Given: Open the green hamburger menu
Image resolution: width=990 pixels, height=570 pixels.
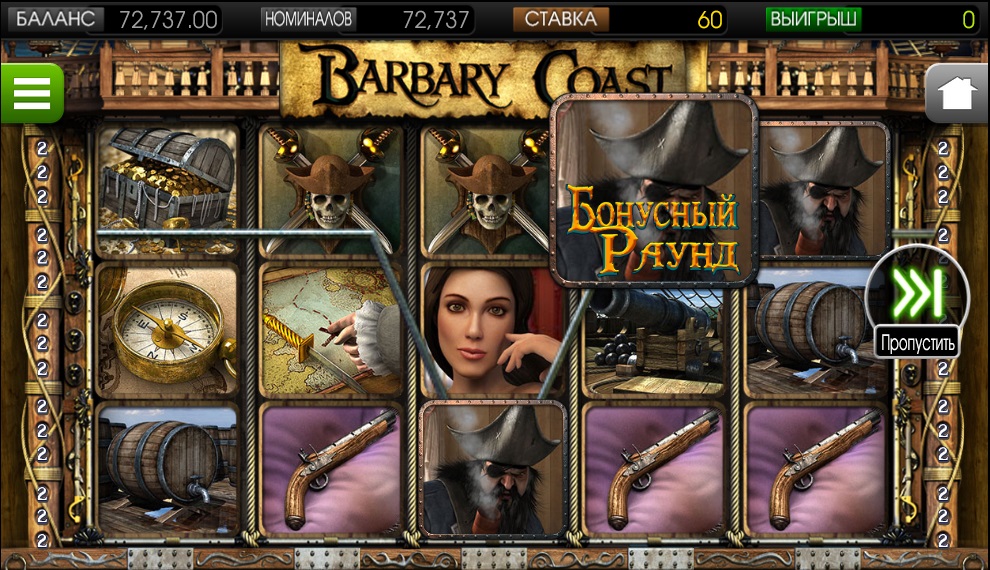Looking at the screenshot, I should pyautogui.click(x=31, y=94).
